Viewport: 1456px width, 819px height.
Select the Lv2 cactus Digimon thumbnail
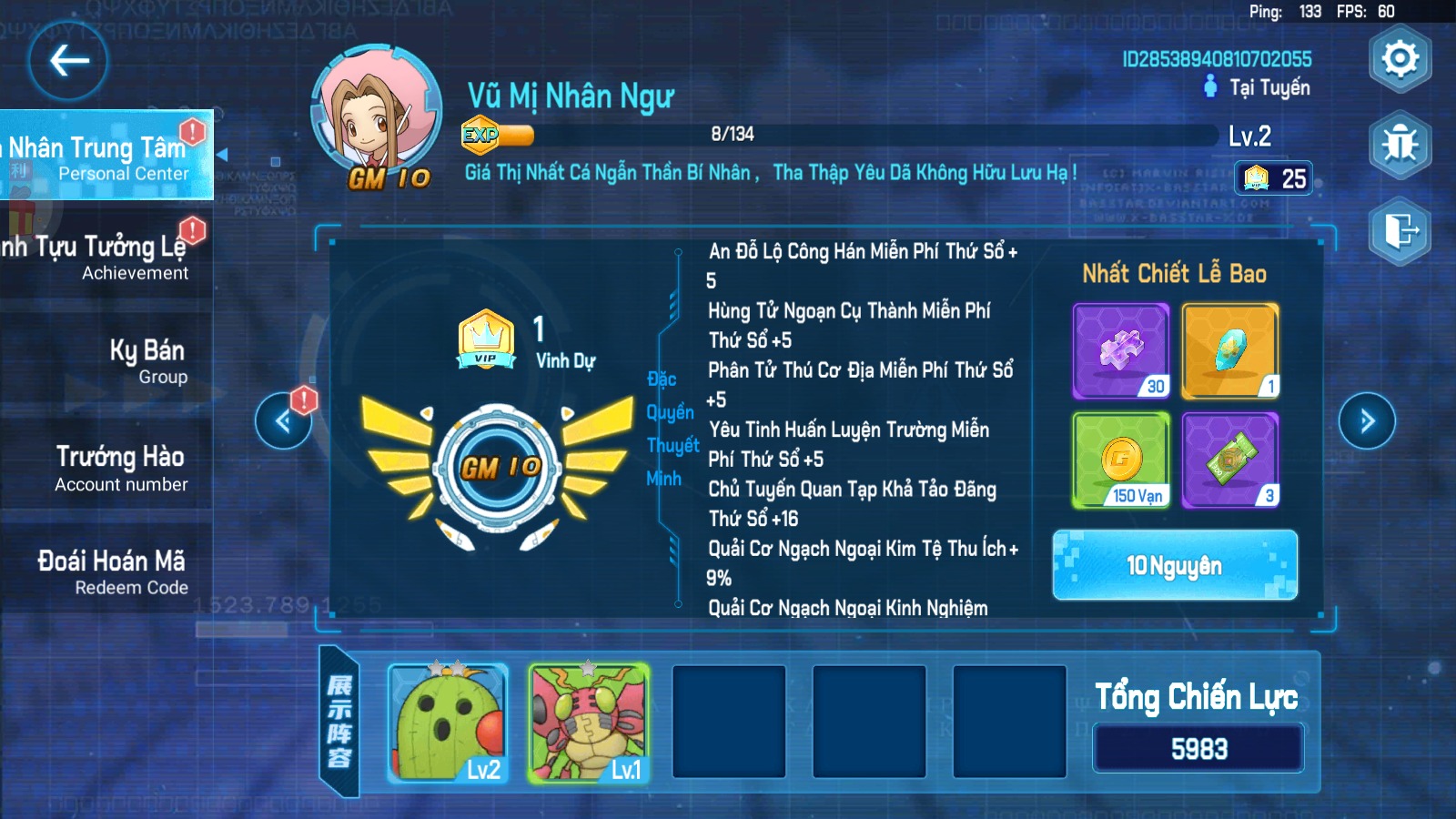[444, 723]
